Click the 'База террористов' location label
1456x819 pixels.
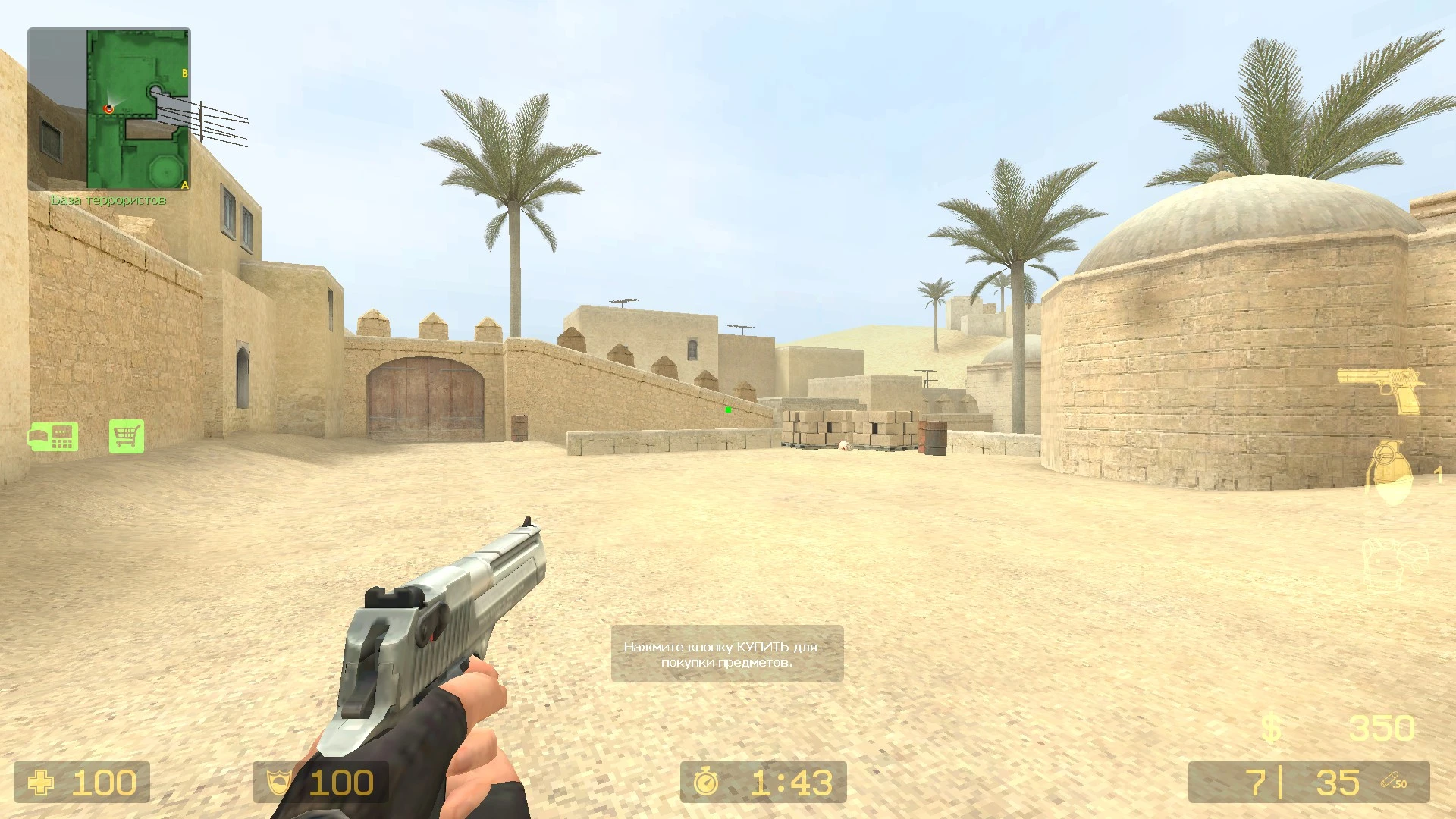108,199
